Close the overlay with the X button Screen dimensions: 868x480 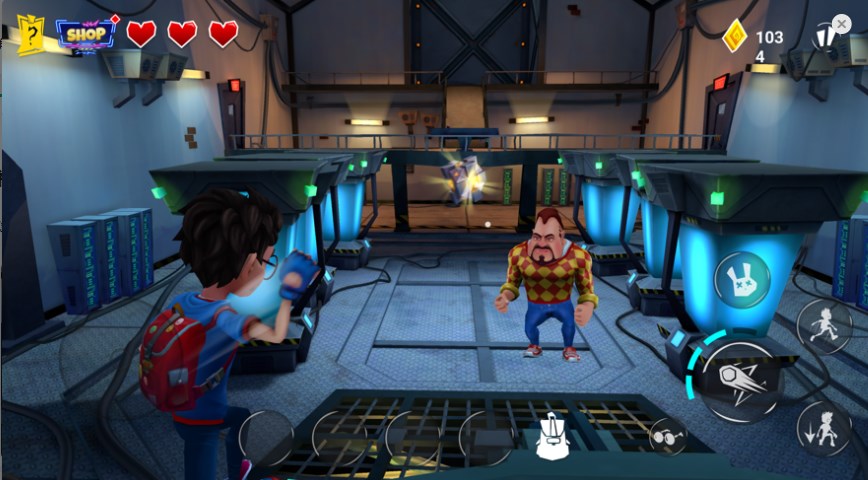[x=841, y=23]
